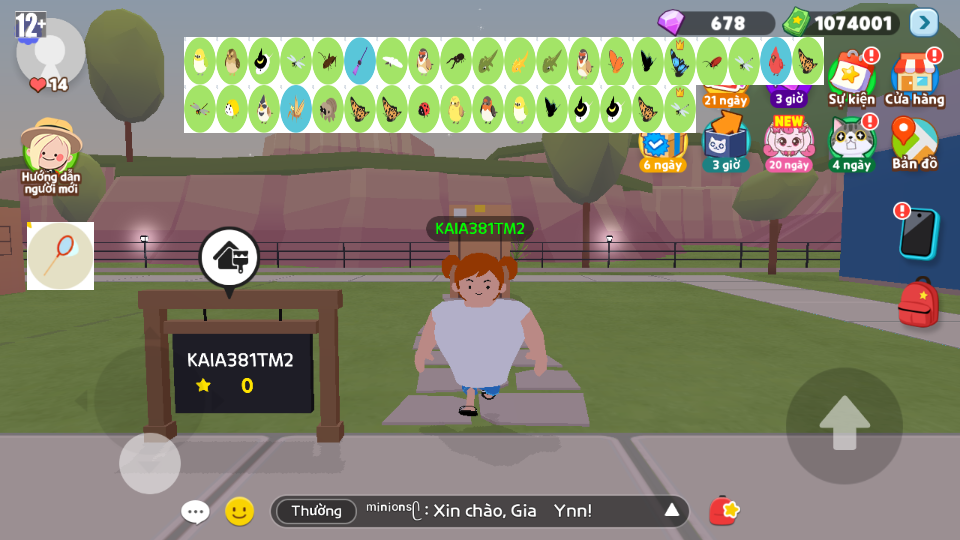Image resolution: width=960 pixels, height=540 pixels.
Task: Open the Sự kiện events calendar
Action: click(851, 78)
